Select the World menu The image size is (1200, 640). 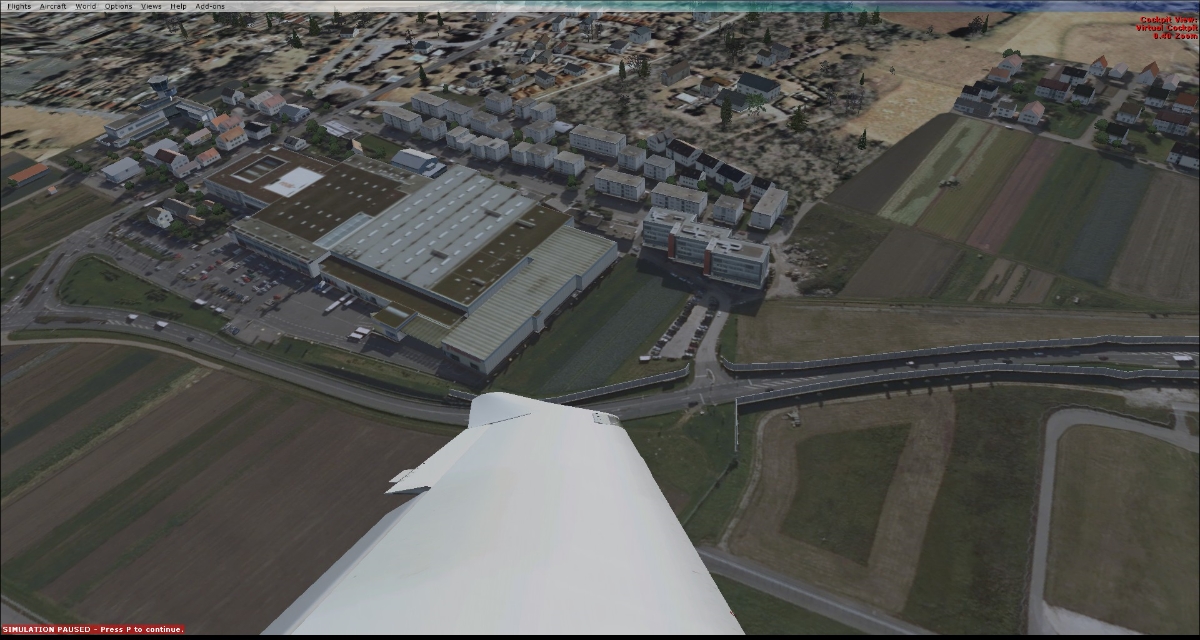(86, 6)
